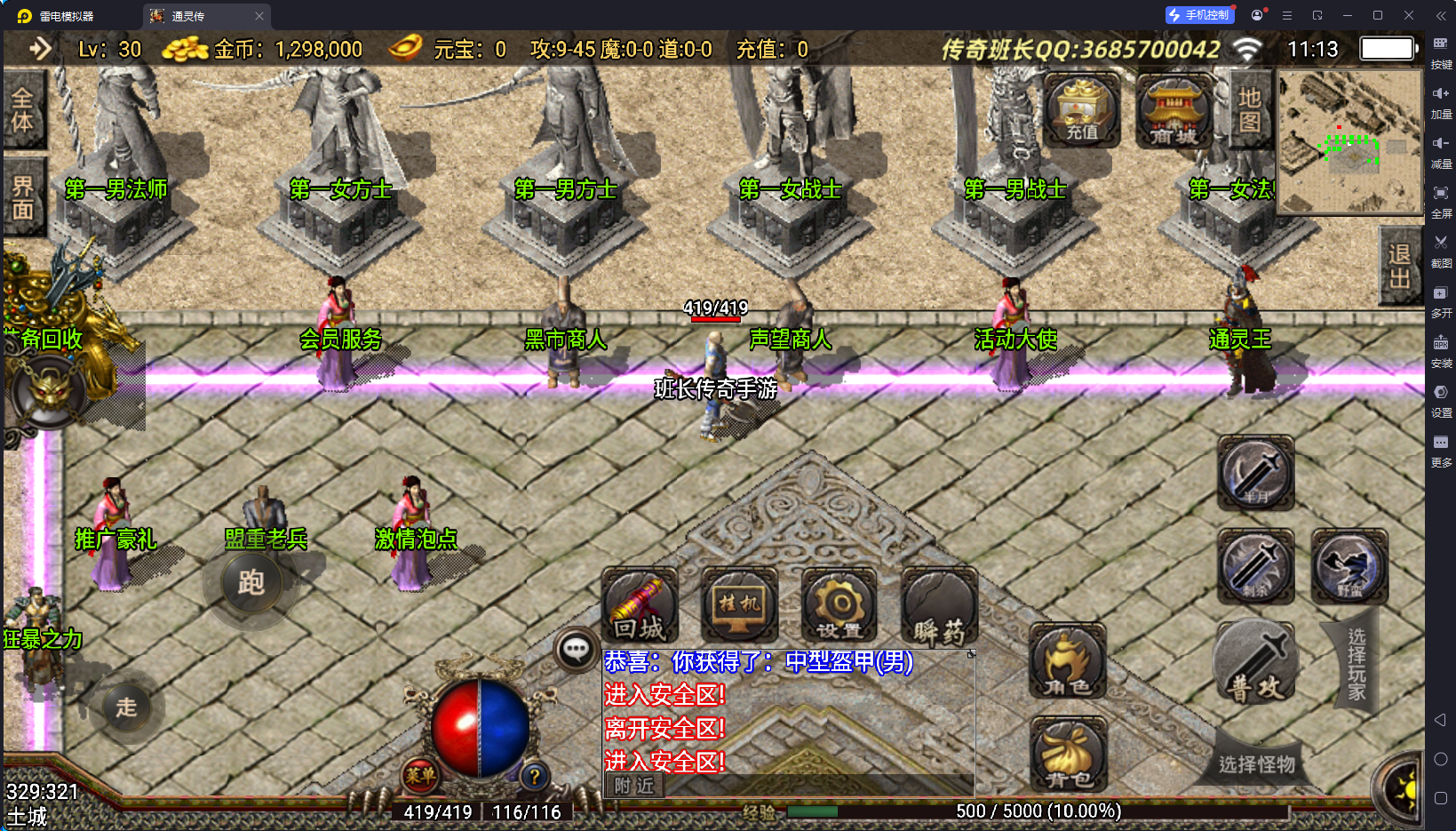This screenshot has width=1456, height=831.
Task: Activate the 半月 half-moon sword skill
Action: pyautogui.click(x=1256, y=472)
